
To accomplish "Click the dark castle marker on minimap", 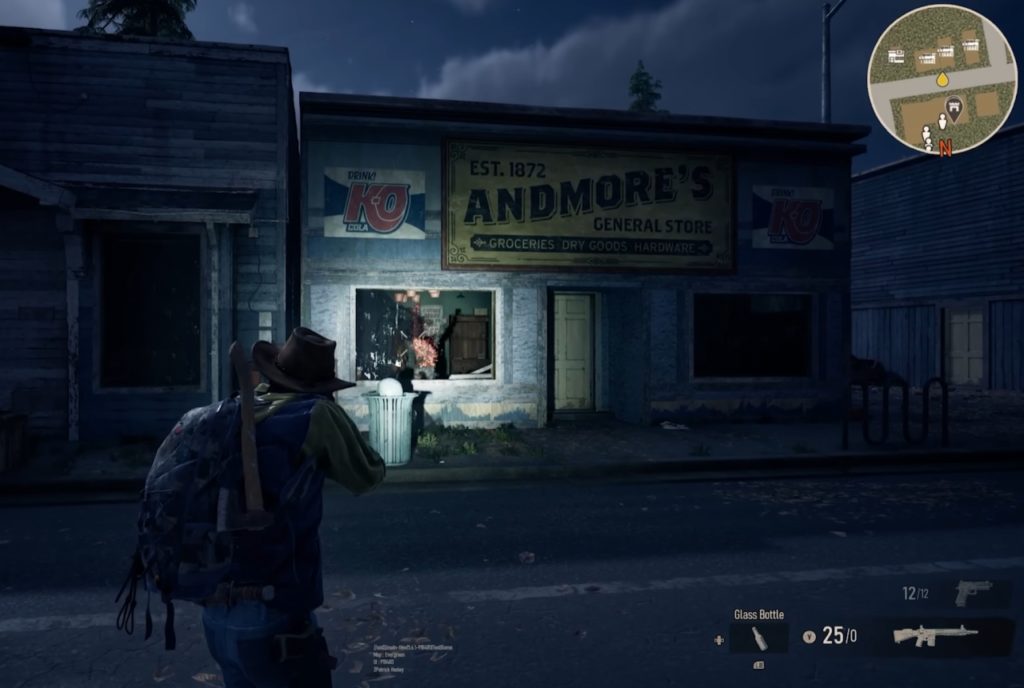I will [x=954, y=108].
